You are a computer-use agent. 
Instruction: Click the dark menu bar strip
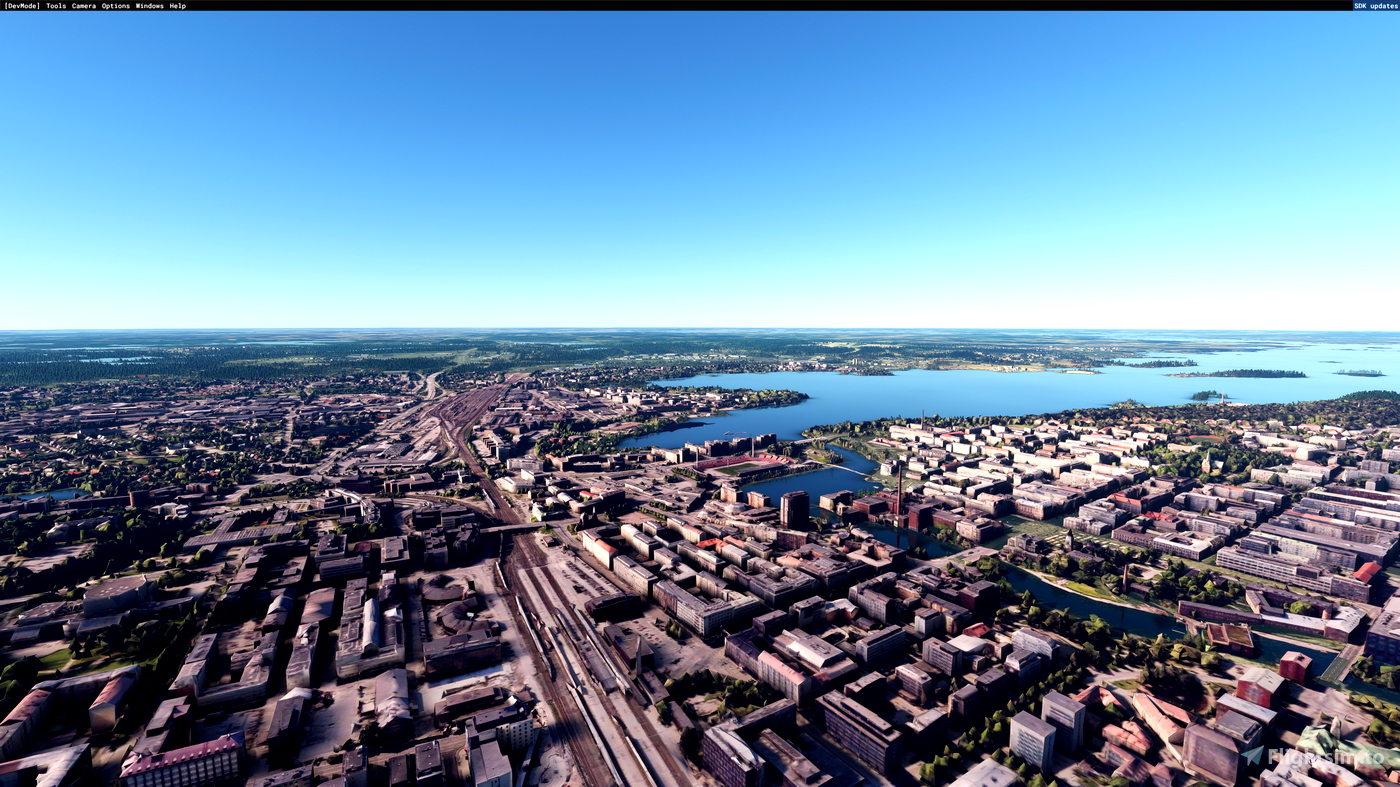(x=600, y=5)
